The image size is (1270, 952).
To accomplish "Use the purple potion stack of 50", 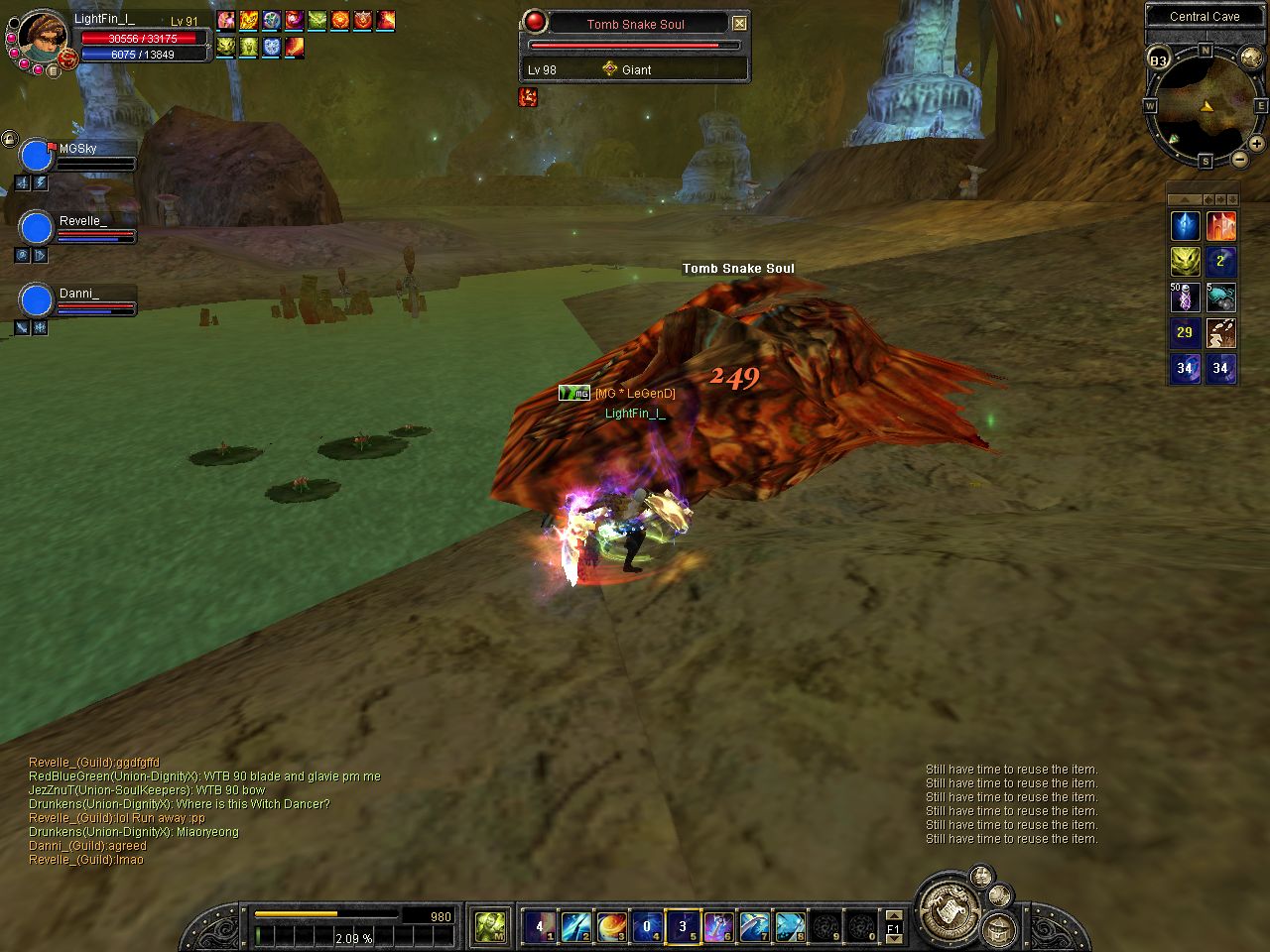I will 1185,297.
